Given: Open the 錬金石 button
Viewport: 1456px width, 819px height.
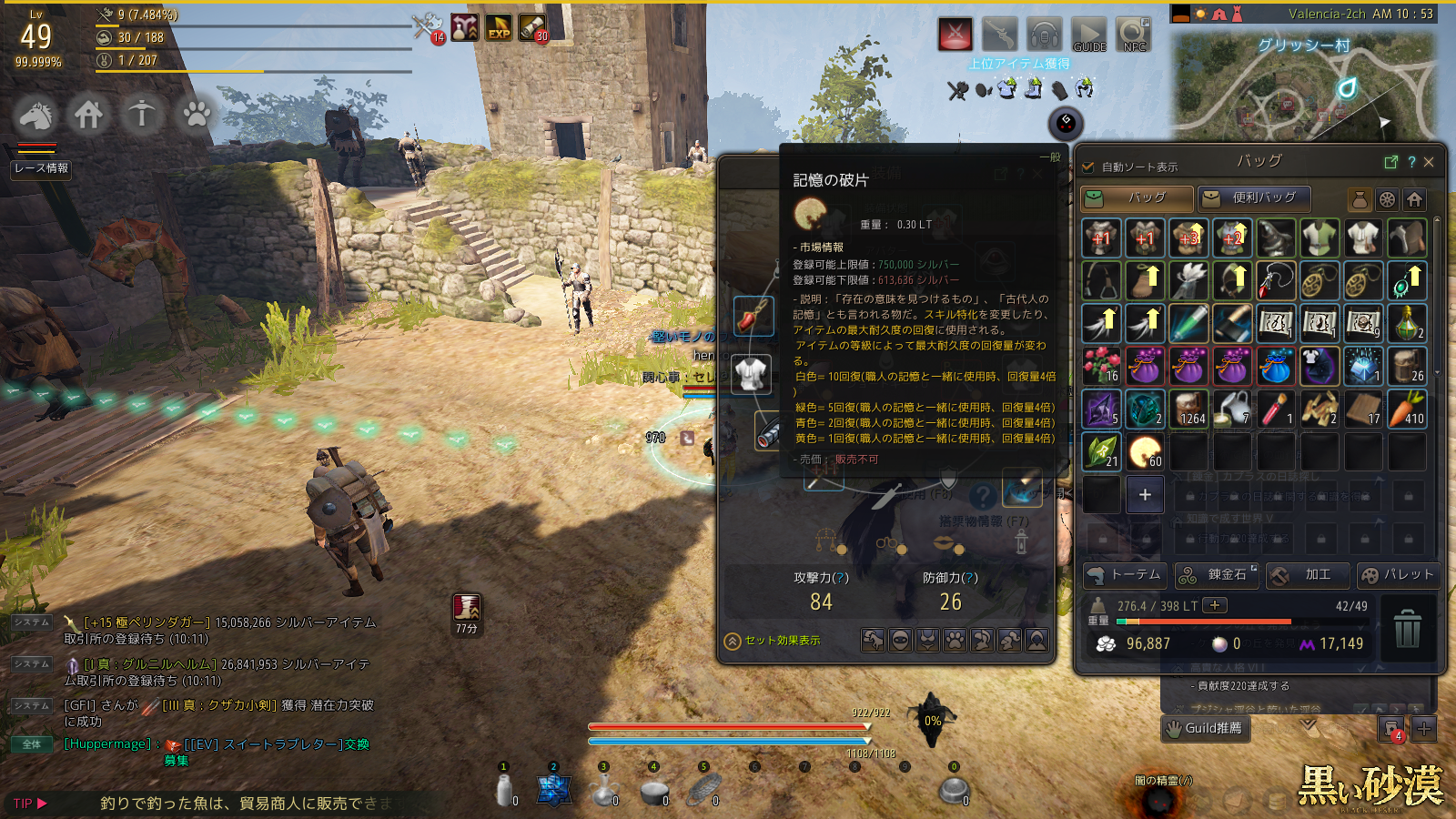Looking at the screenshot, I should point(1217,575).
